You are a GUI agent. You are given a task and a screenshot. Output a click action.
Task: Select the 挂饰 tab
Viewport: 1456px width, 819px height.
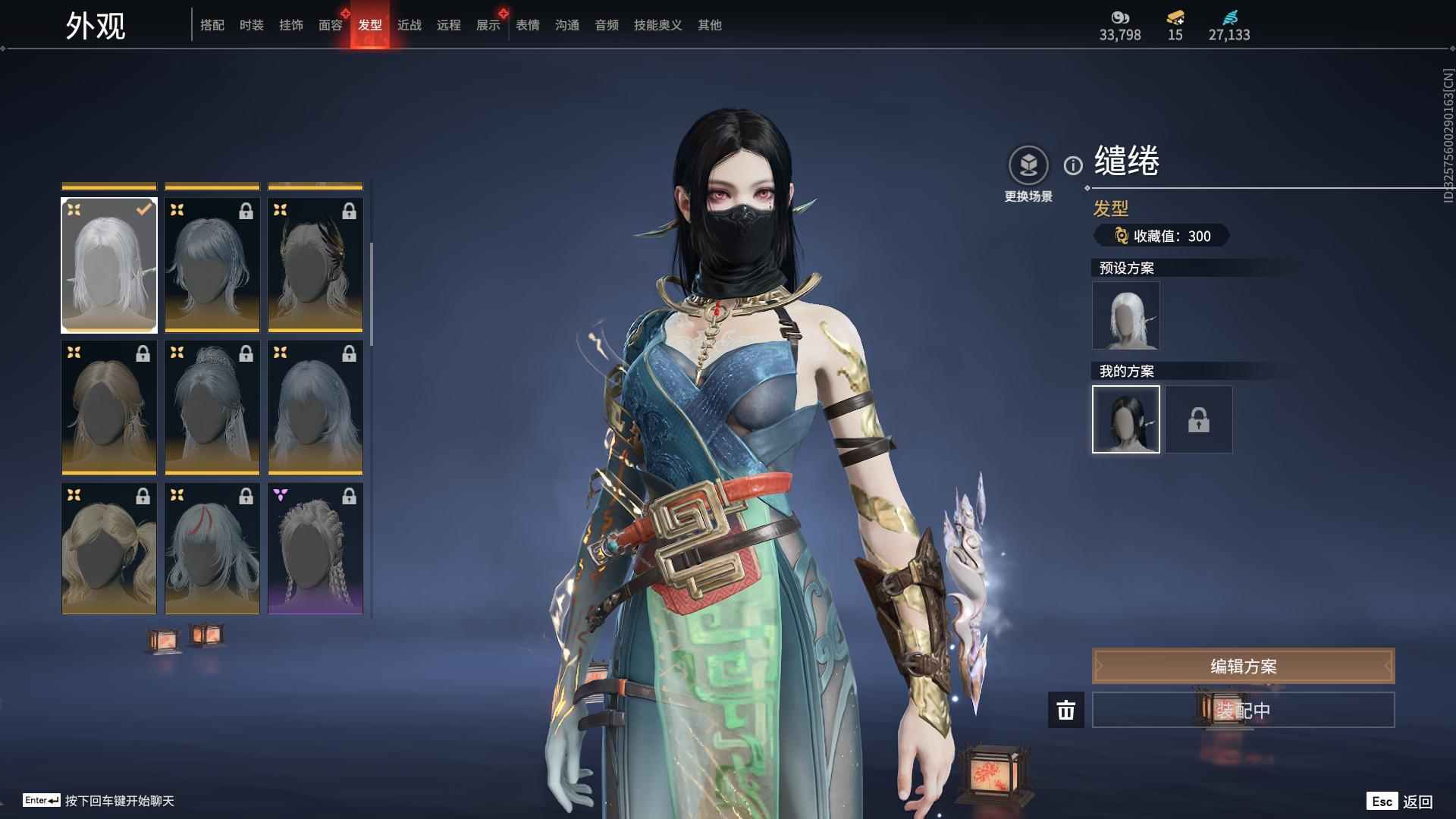[290, 25]
